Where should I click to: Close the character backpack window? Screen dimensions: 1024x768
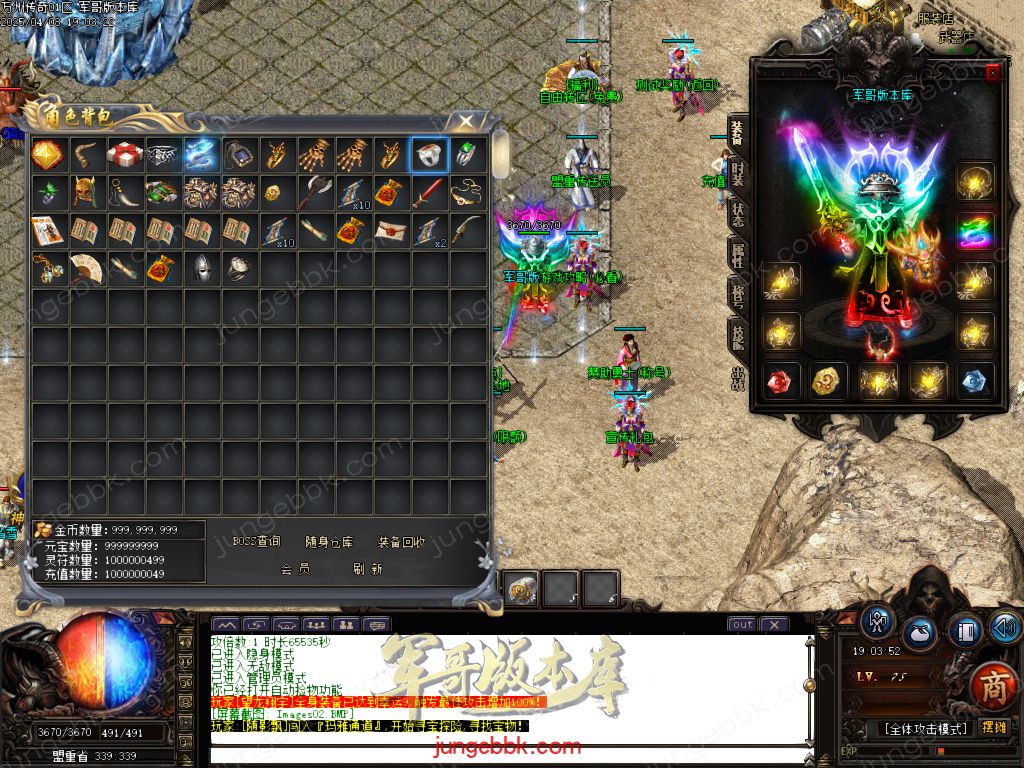pyautogui.click(x=465, y=121)
